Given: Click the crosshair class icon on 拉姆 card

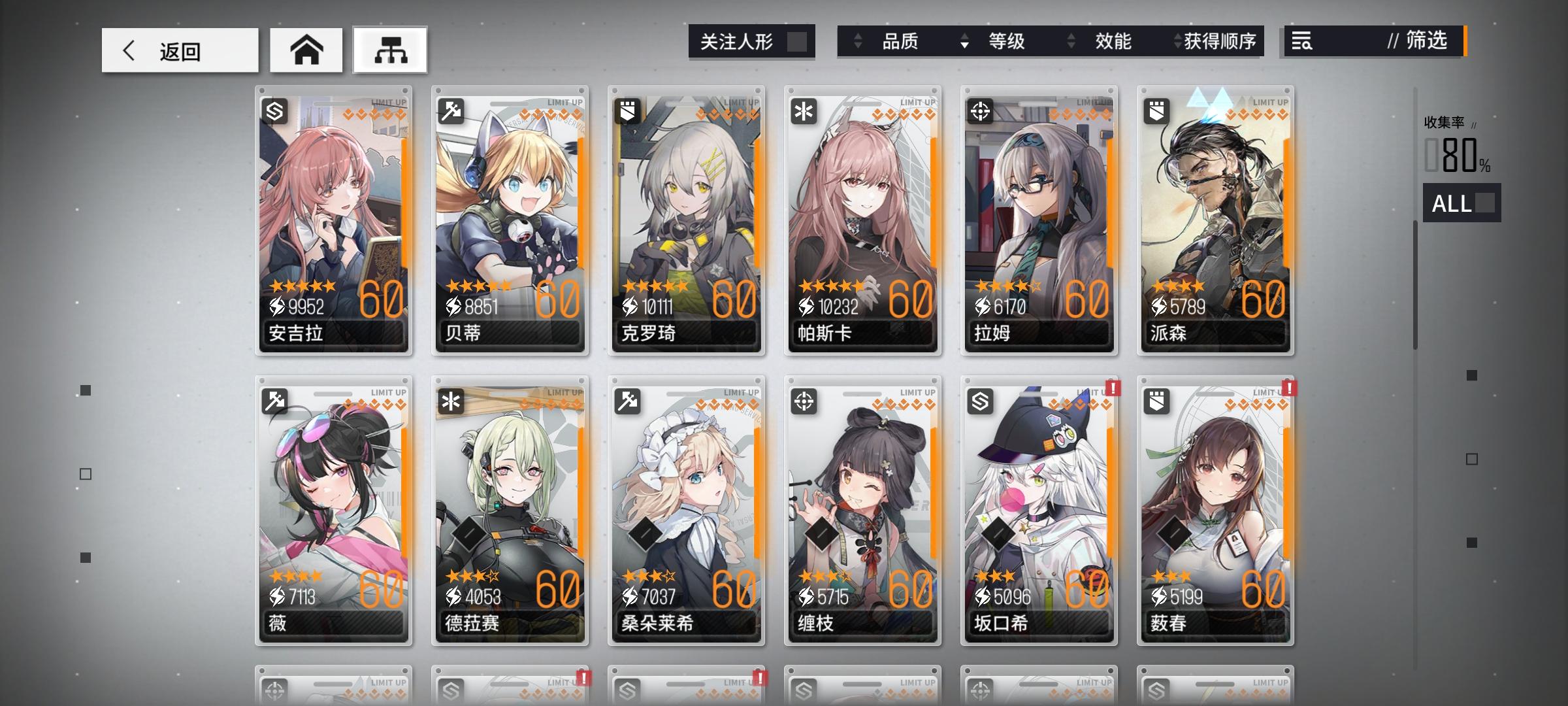Looking at the screenshot, I should point(981,112).
